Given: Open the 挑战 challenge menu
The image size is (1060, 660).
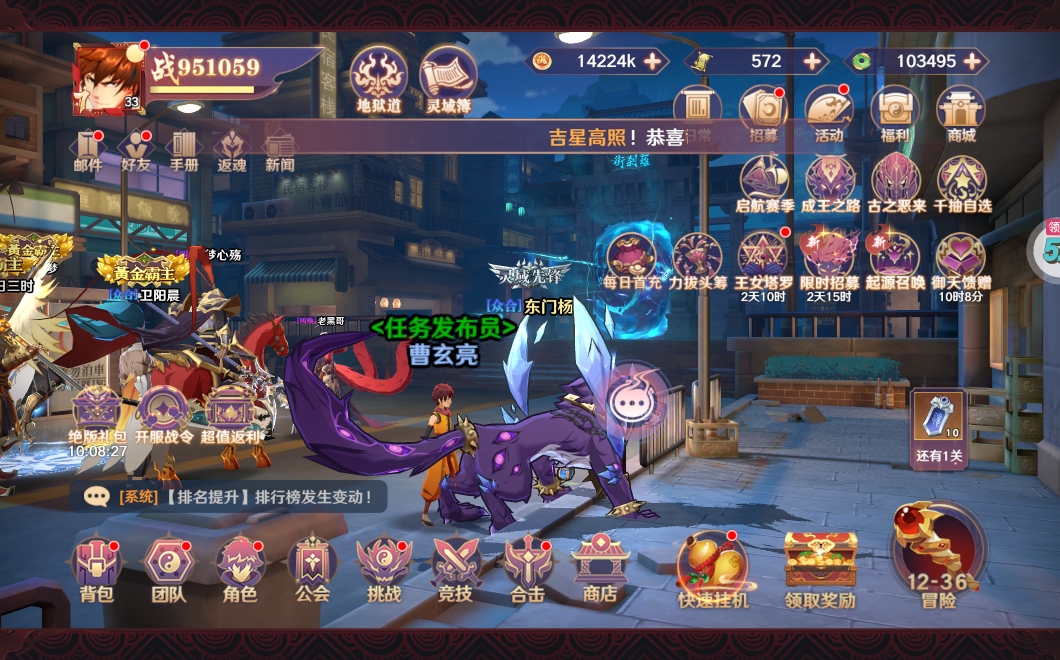Looking at the screenshot, I should (x=384, y=568).
